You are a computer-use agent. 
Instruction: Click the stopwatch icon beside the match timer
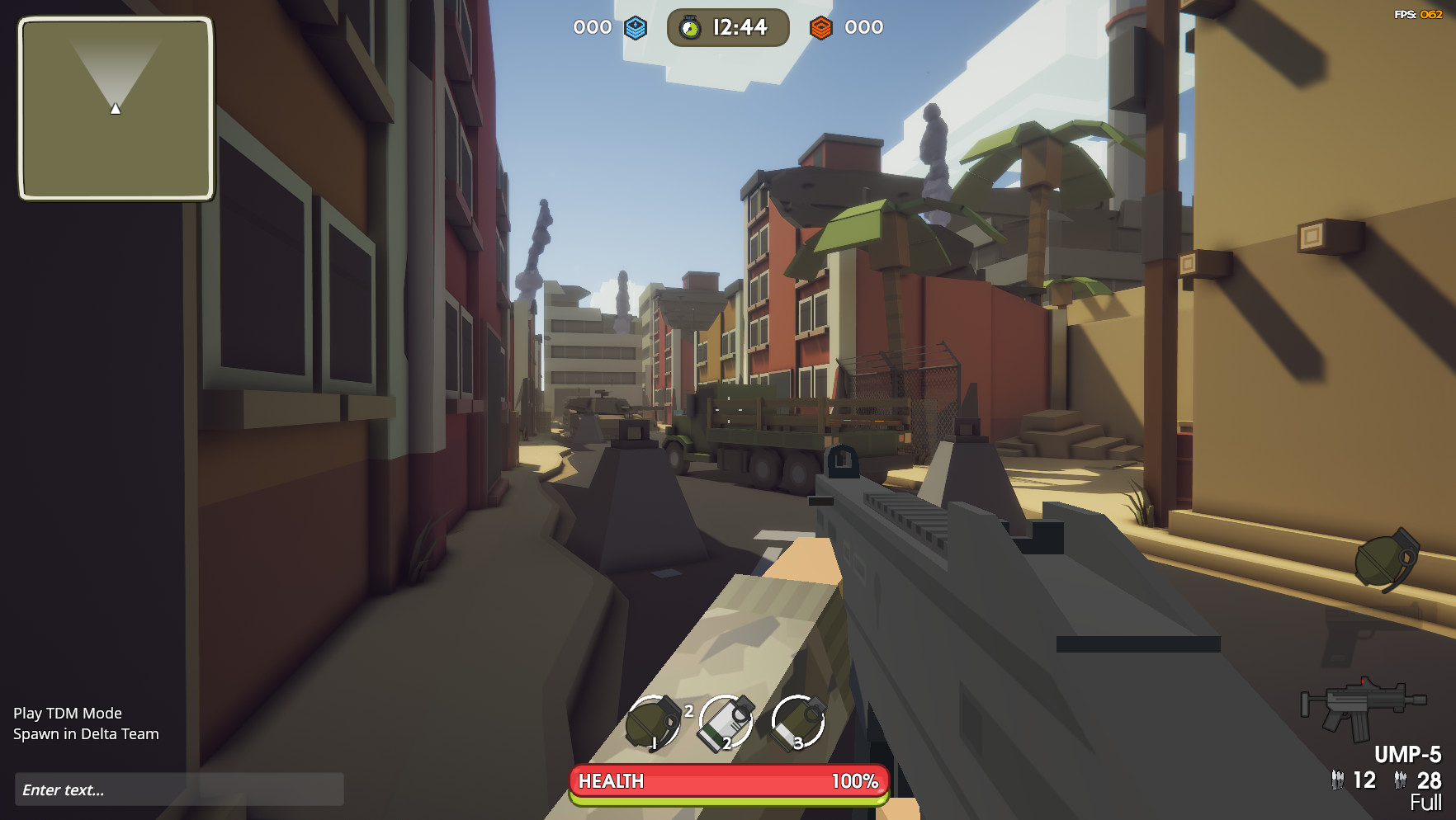[x=690, y=27]
